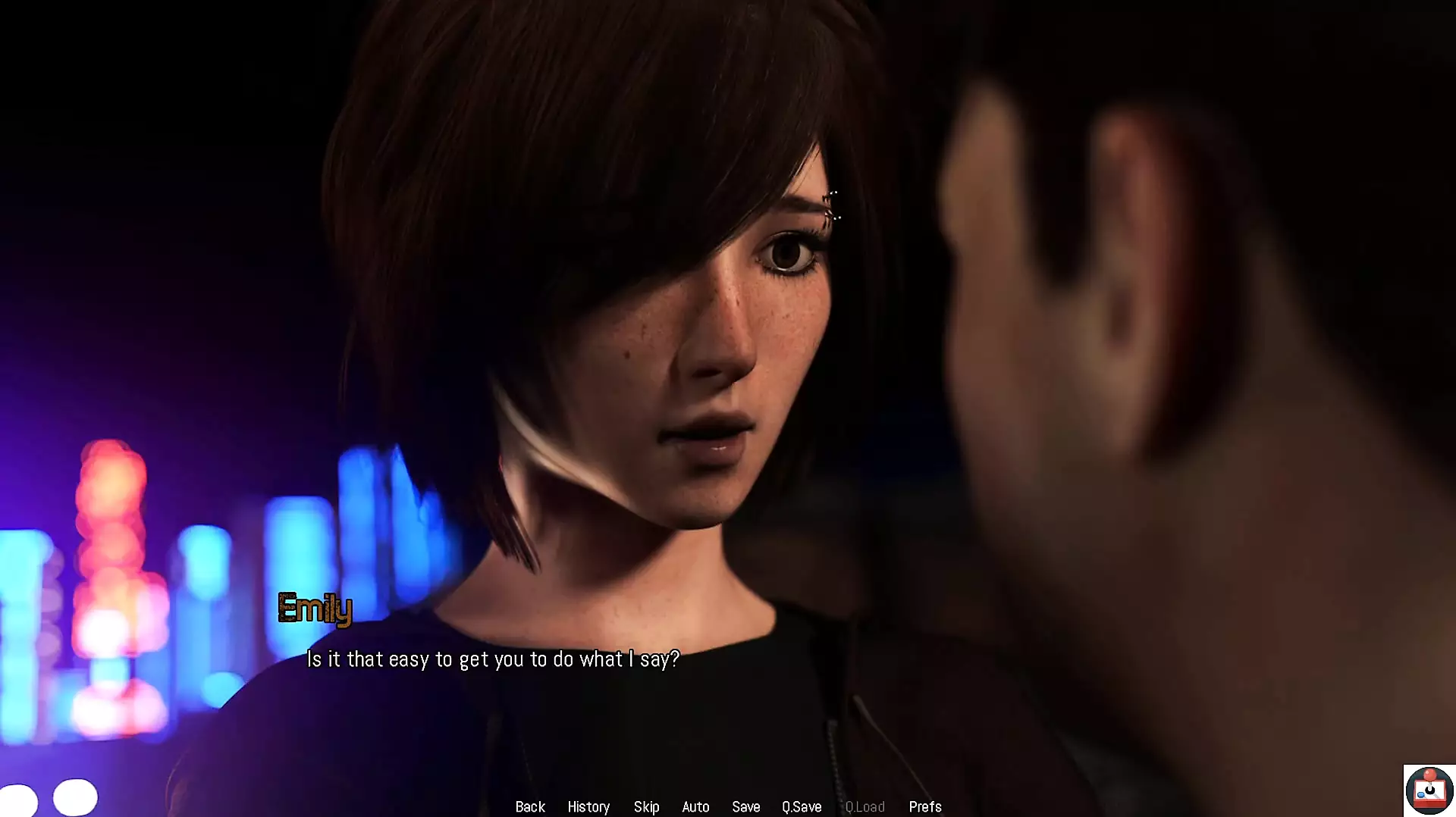Open the dialogue History log
This screenshot has height=817, width=1456.
[x=588, y=806]
